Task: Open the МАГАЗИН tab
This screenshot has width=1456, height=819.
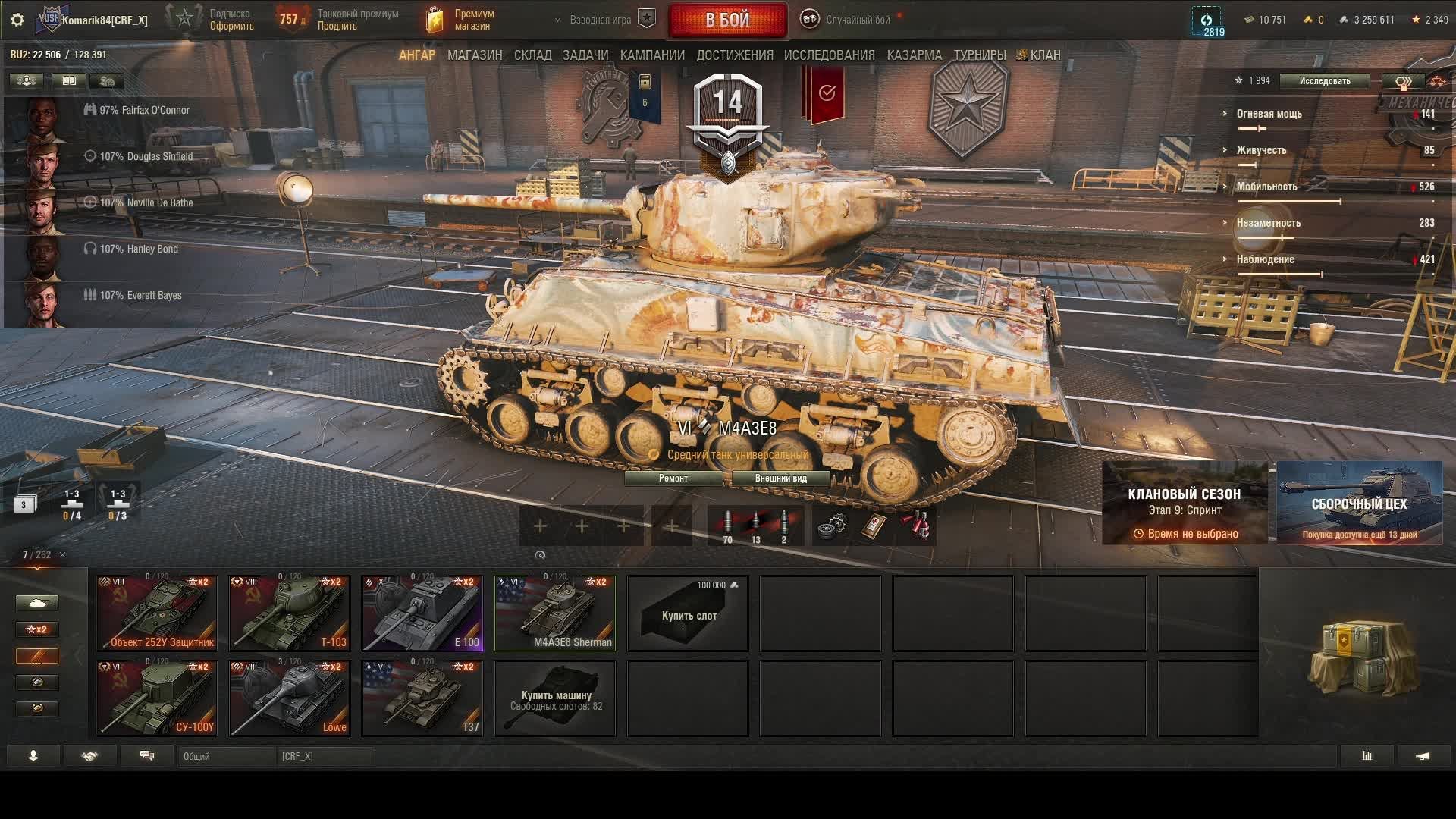Action: (475, 55)
